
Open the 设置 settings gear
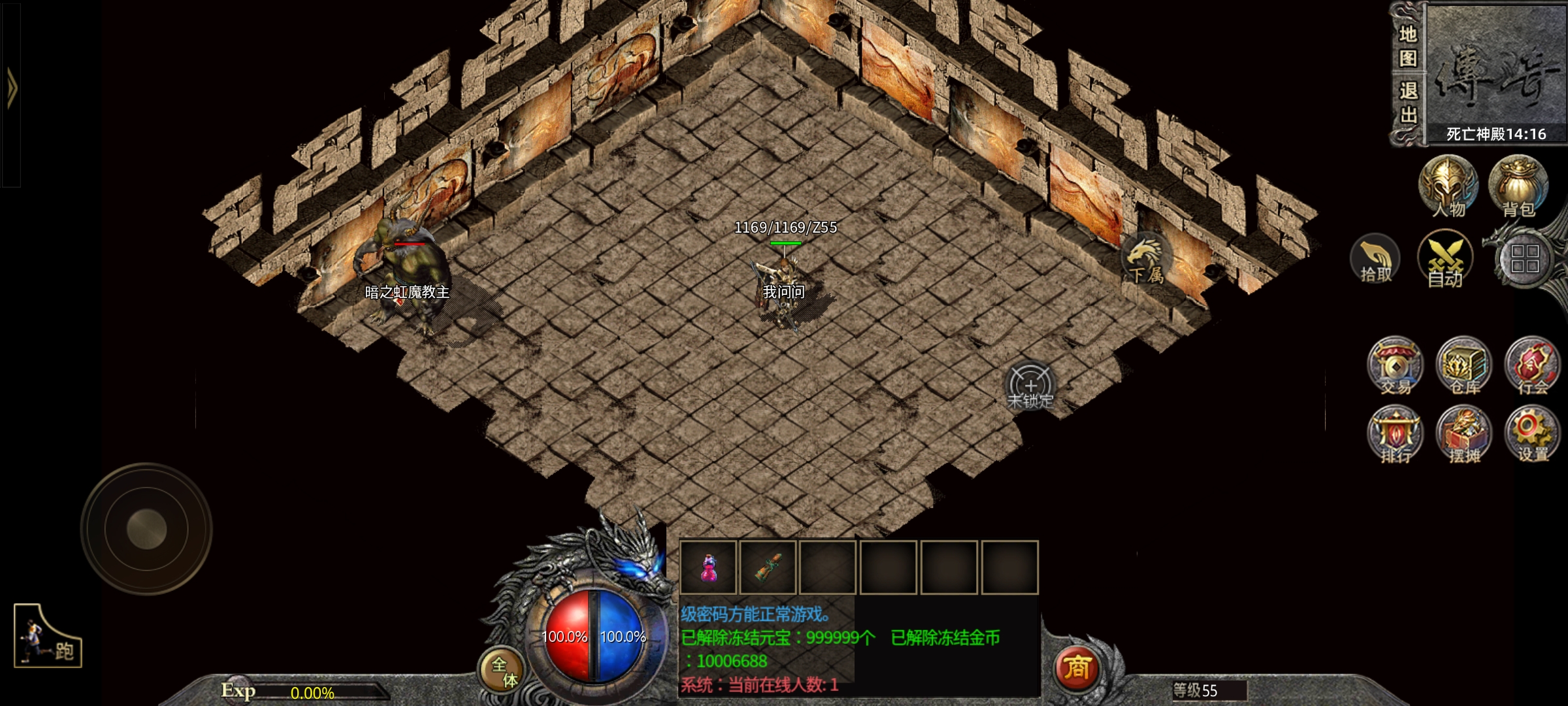pos(1532,435)
